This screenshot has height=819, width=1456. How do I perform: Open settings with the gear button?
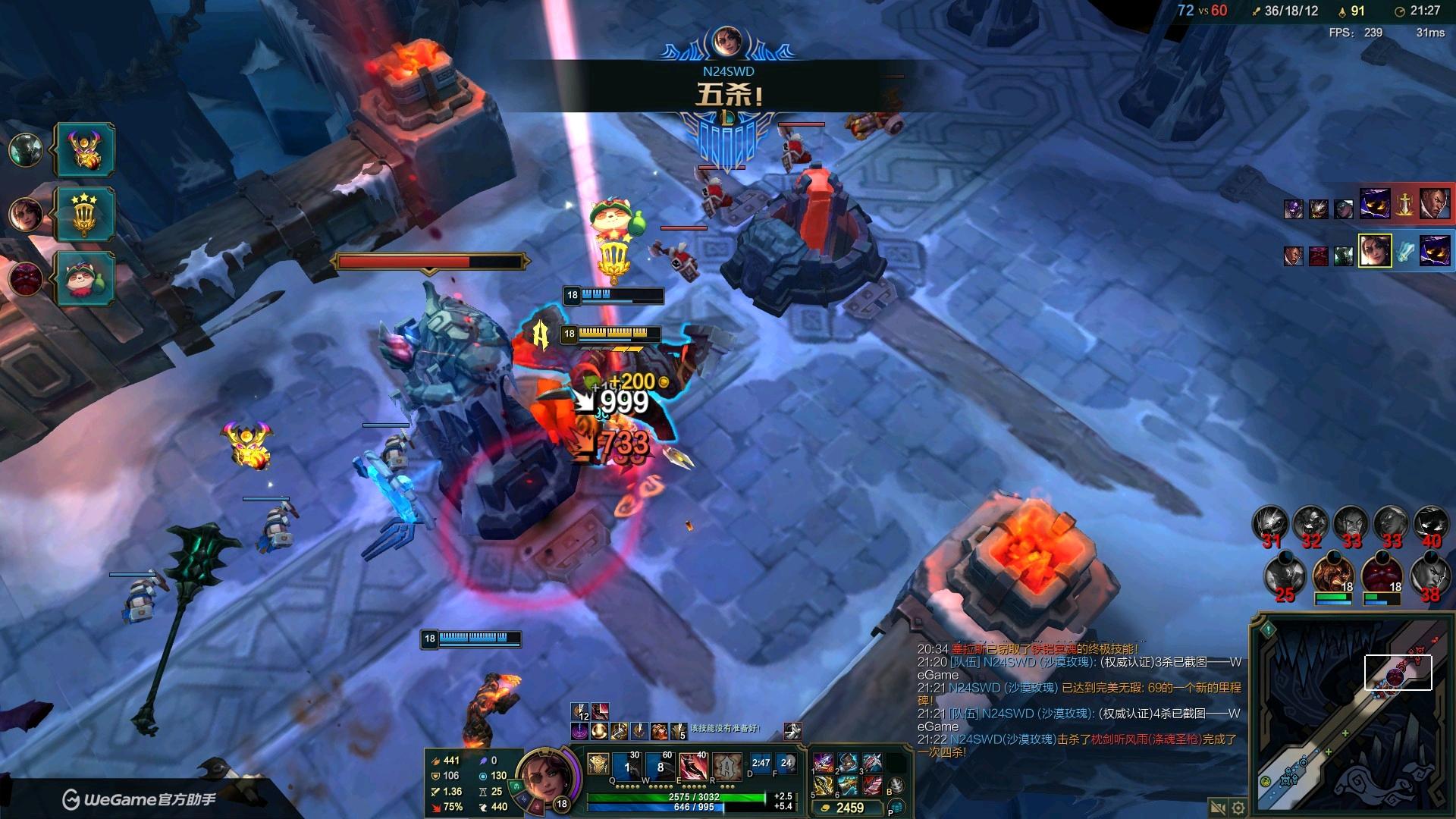click(1238, 807)
